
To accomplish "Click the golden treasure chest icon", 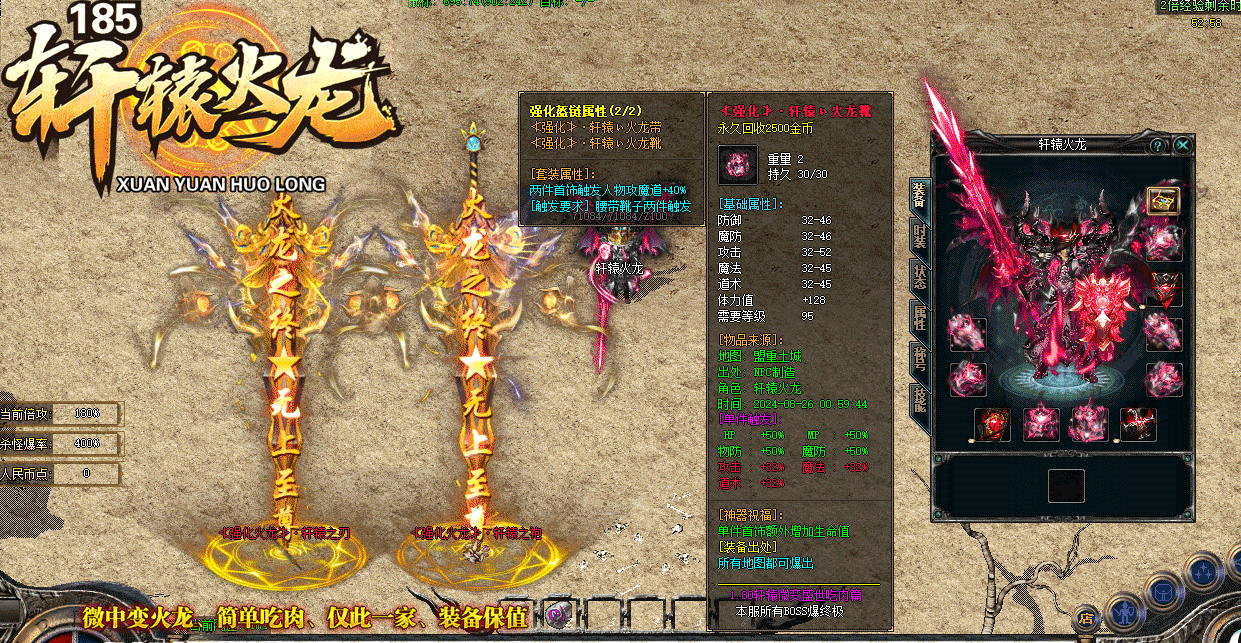I will point(1163,200).
